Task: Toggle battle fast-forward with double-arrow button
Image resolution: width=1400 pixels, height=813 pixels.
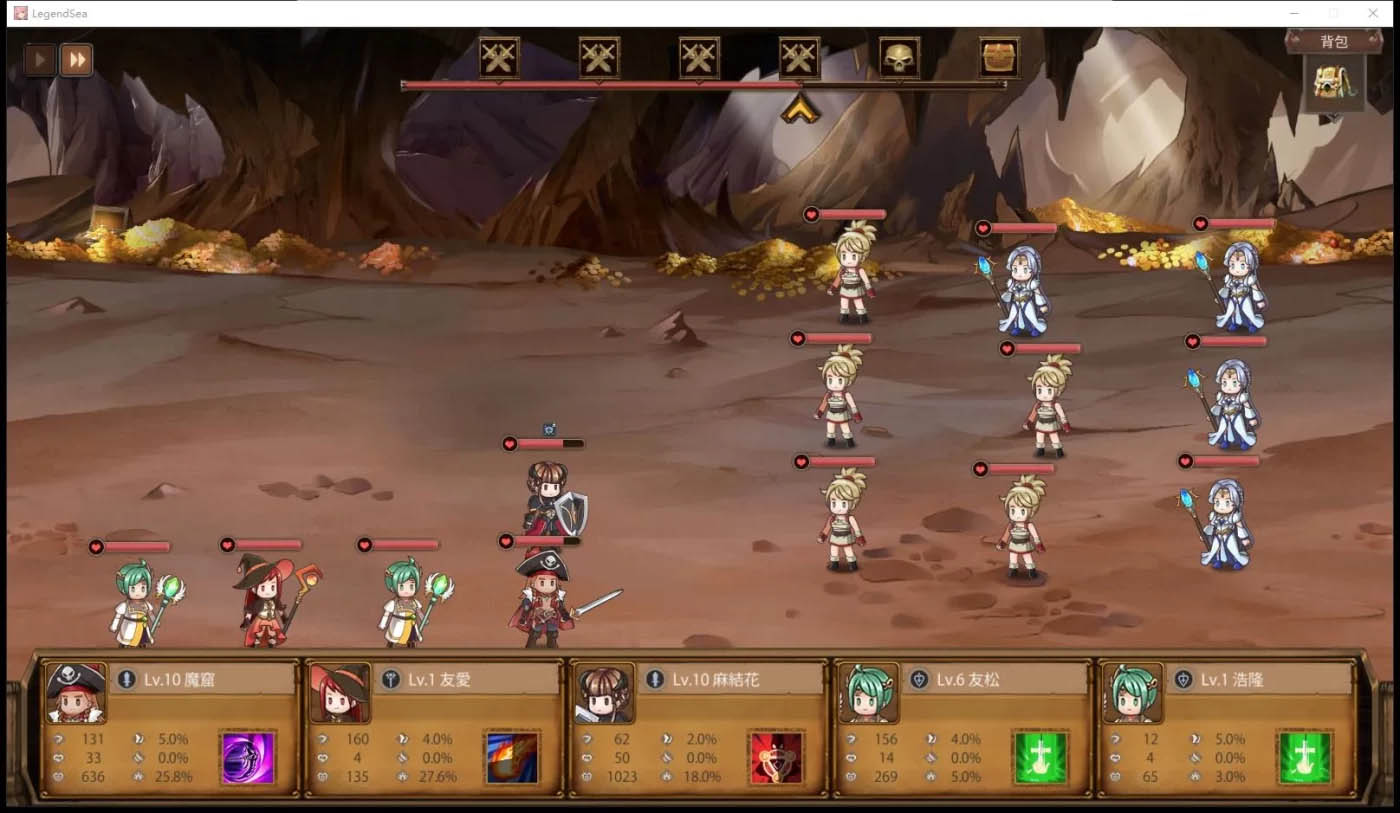Action: (x=77, y=59)
